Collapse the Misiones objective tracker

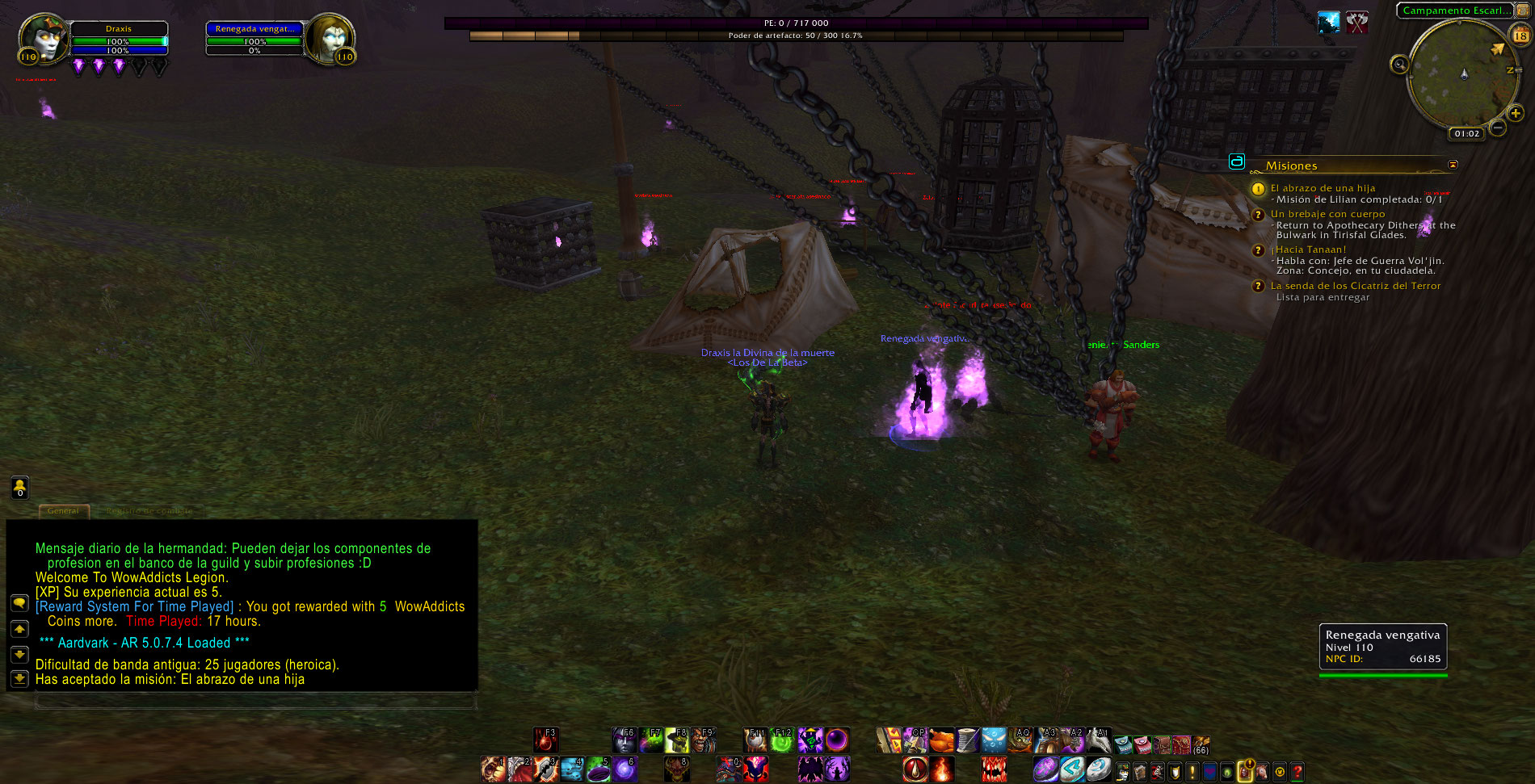point(1453,165)
